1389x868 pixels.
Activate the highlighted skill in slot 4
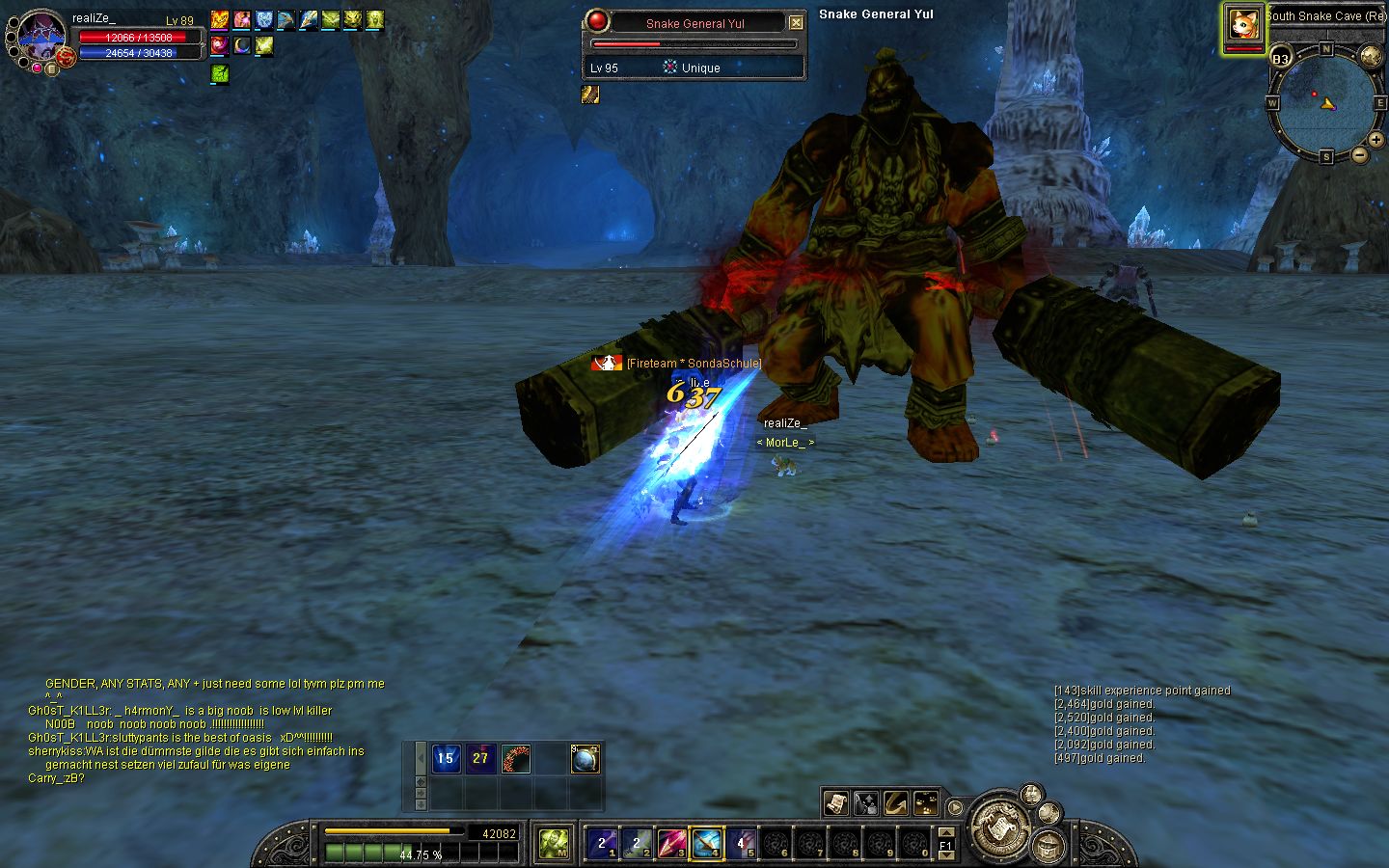point(705,844)
